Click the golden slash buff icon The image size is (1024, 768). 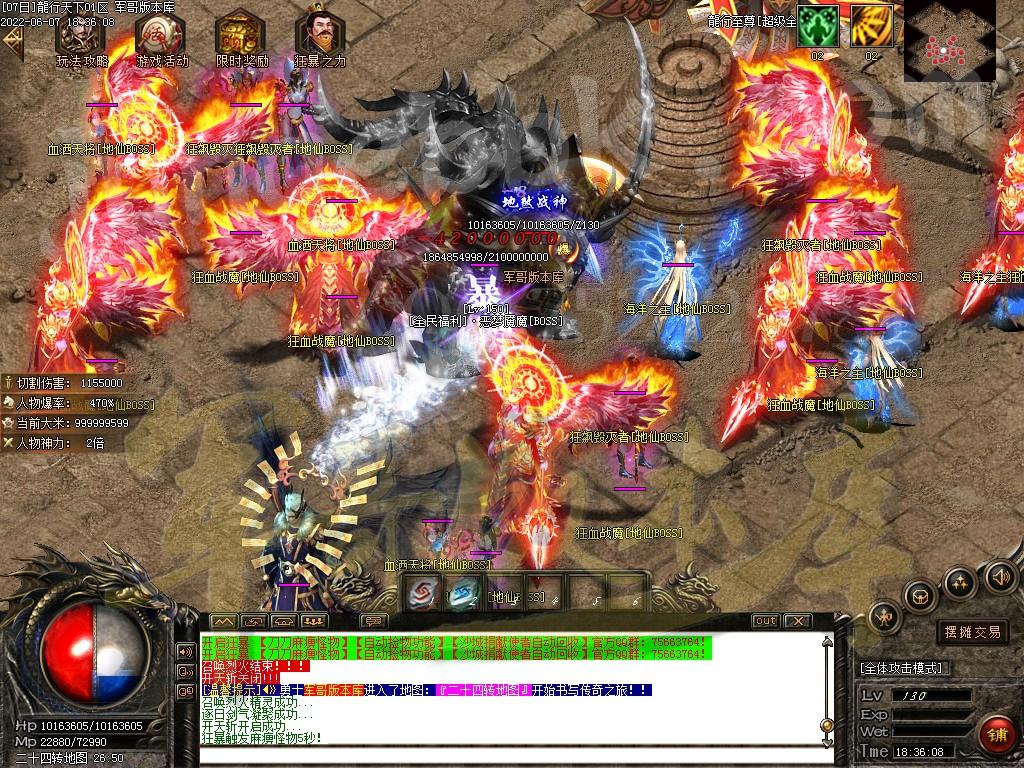pos(871,25)
